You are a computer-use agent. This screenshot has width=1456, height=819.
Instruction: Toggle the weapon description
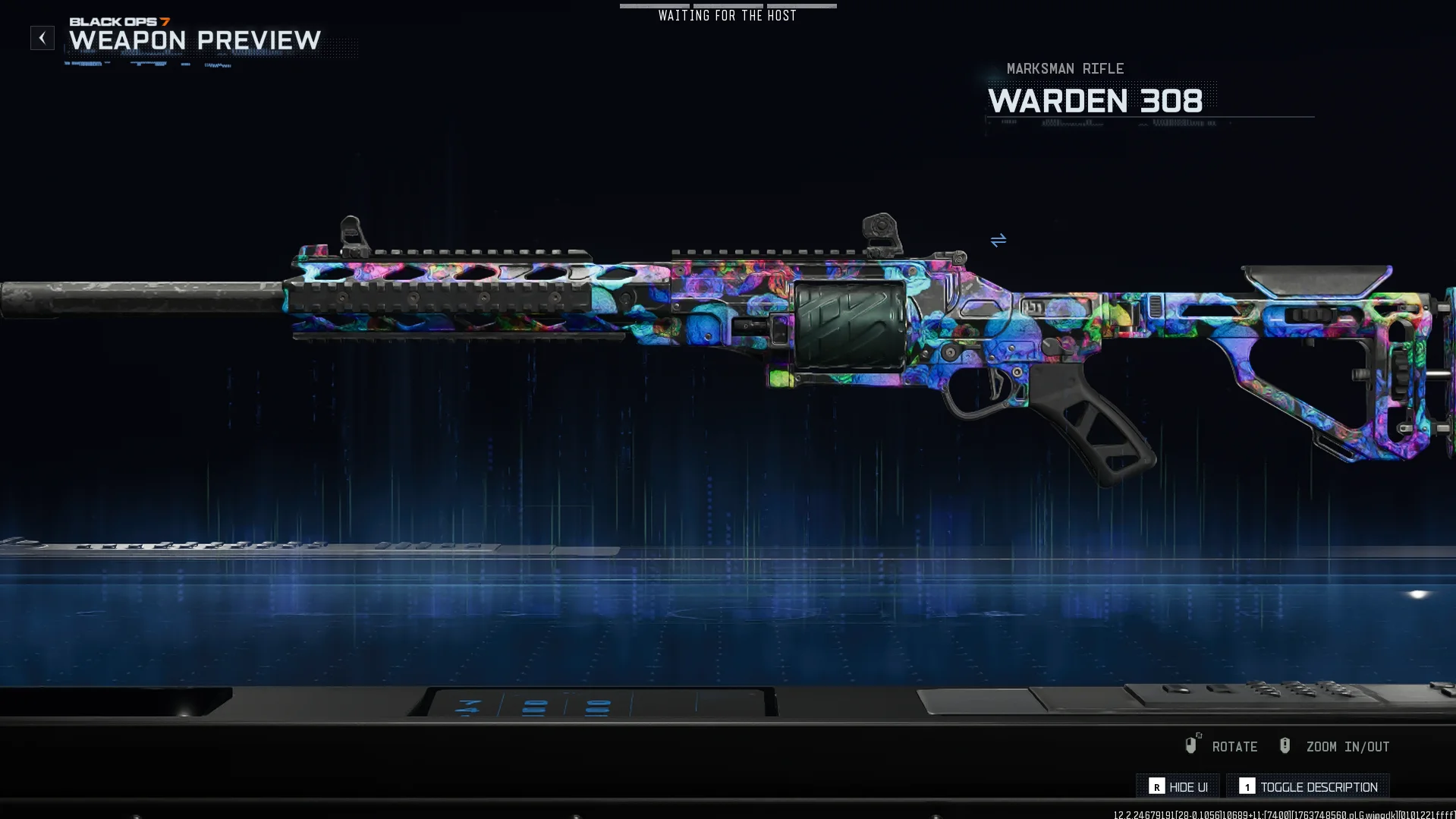tap(1308, 787)
